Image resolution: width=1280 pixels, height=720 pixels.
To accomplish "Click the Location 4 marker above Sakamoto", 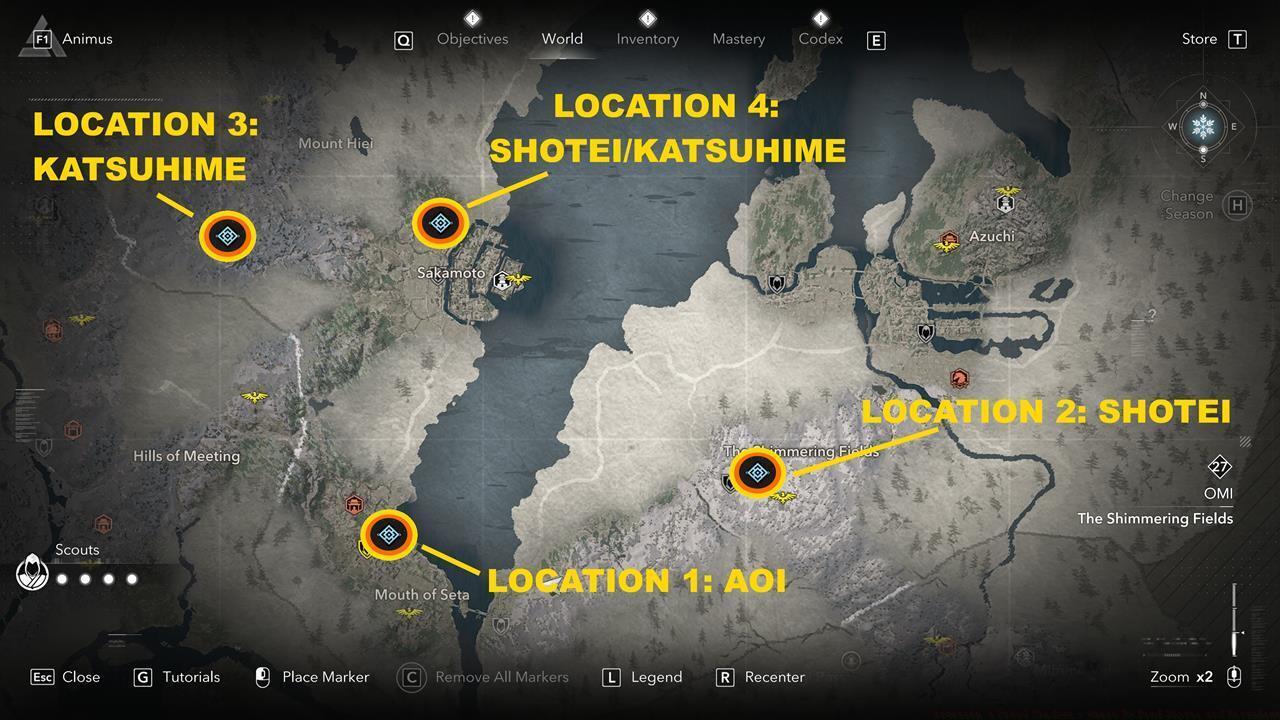I will coord(440,222).
